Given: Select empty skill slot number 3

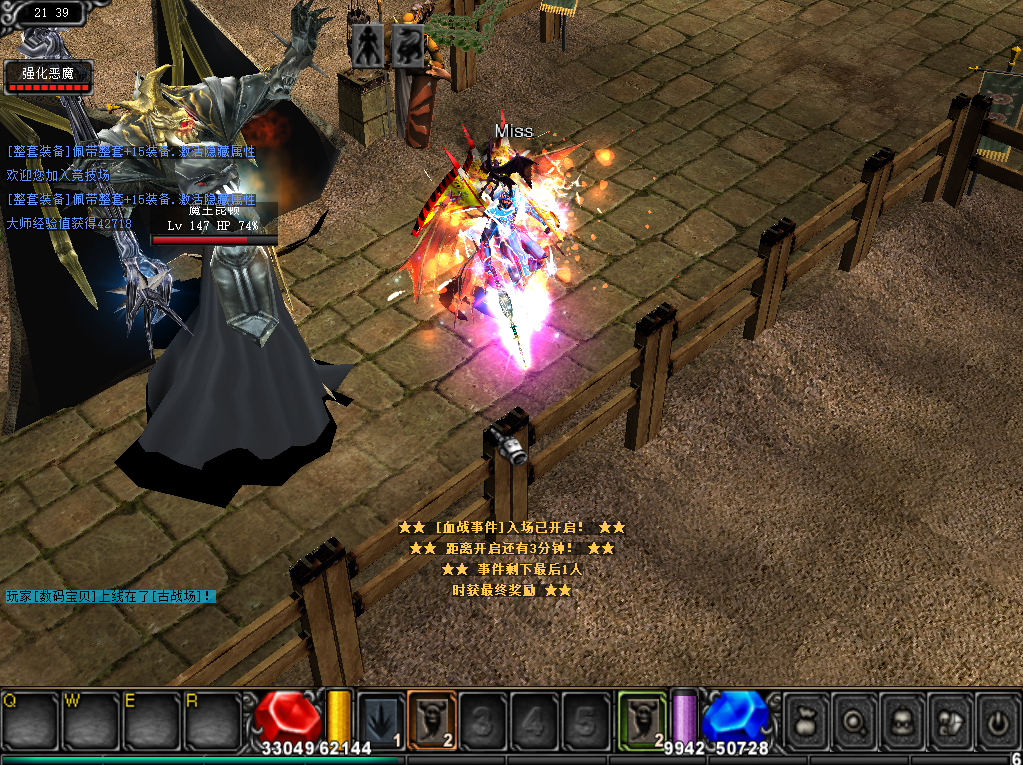Looking at the screenshot, I should (x=484, y=720).
